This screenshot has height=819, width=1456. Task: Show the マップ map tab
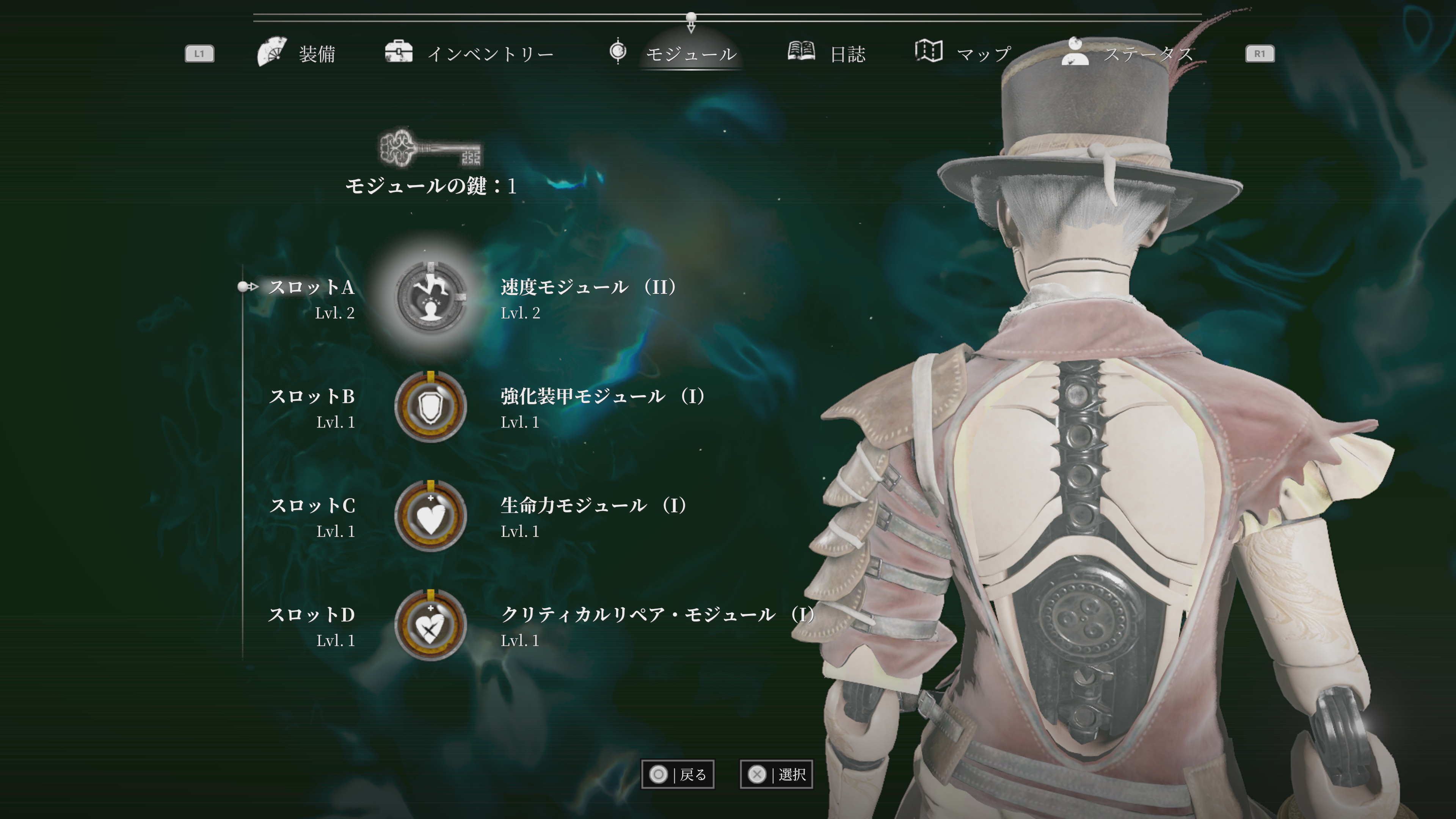click(963, 54)
